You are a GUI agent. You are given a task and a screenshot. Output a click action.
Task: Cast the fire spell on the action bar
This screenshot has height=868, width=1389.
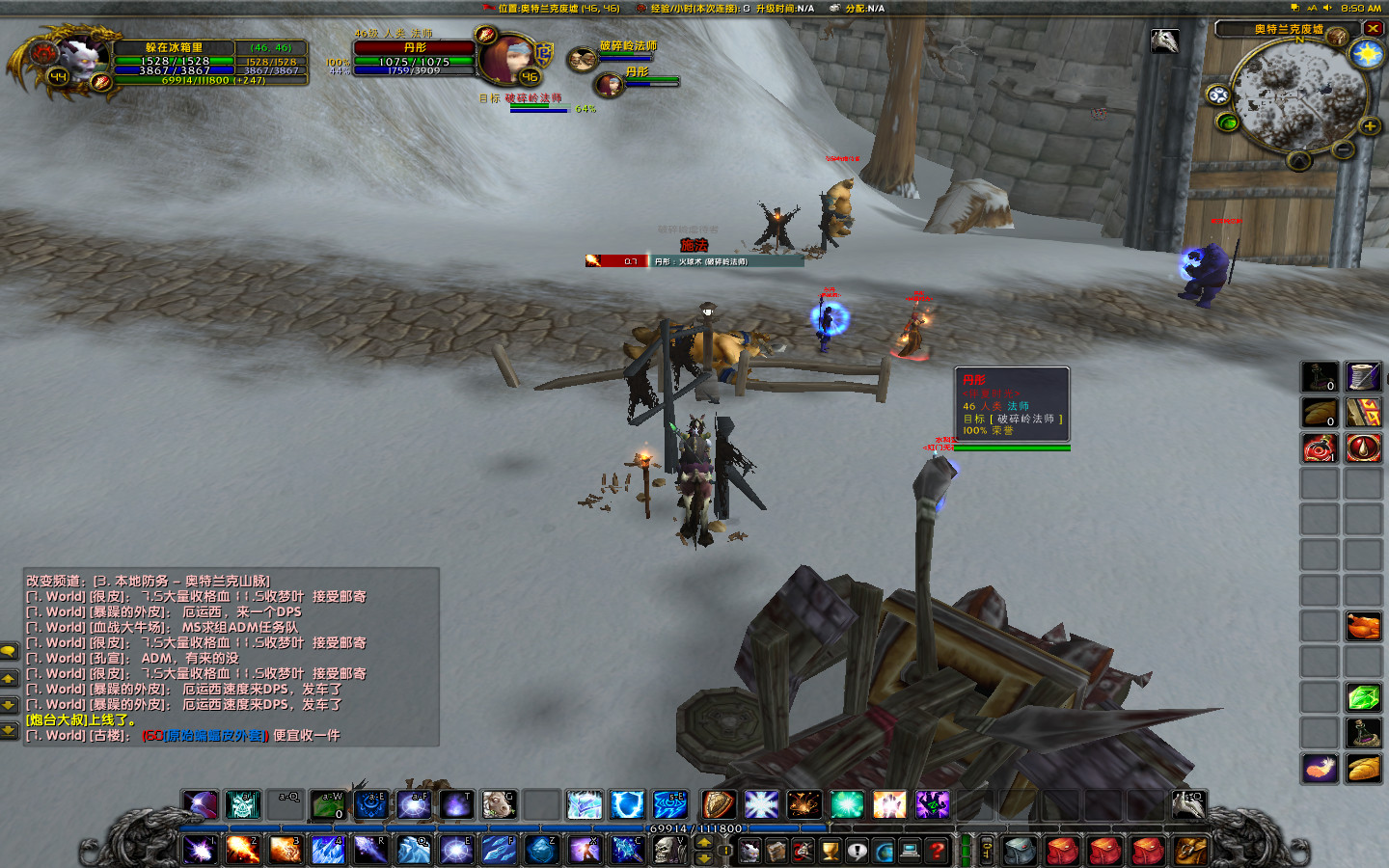coord(242,850)
